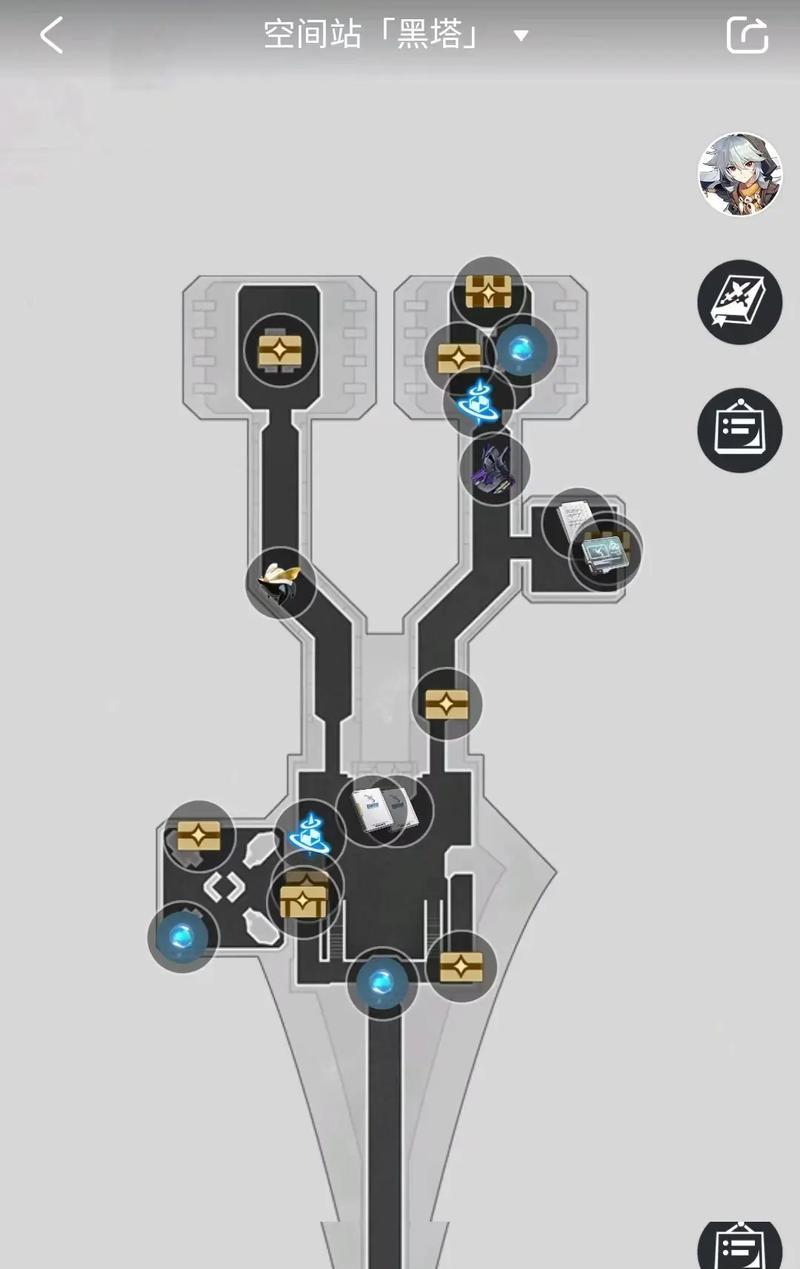Select the golden winged helmet map marker
The height and width of the screenshot is (1269, 800).
coord(281,582)
